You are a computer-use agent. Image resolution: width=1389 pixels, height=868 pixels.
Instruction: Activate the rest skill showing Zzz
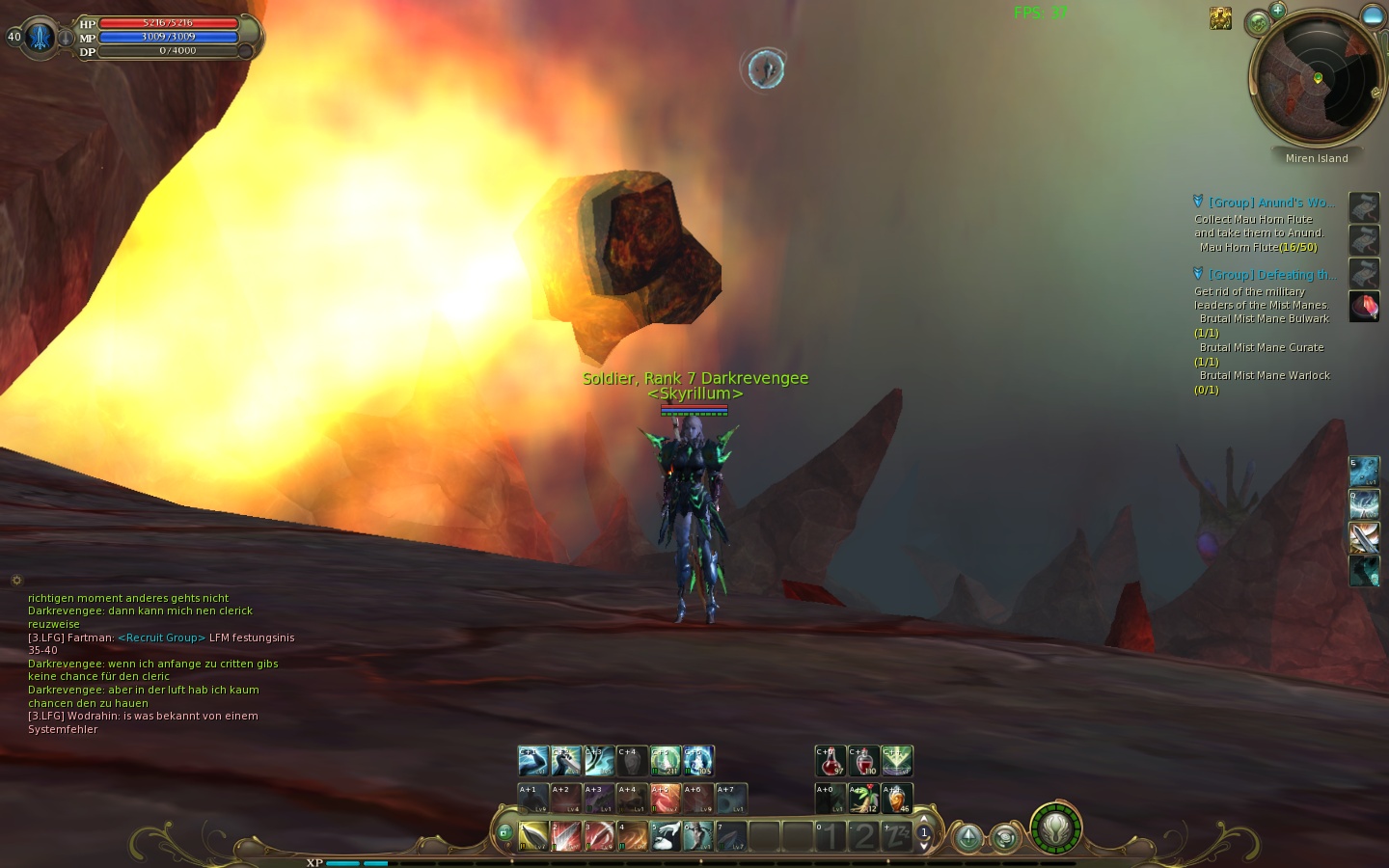(x=896, y=835)
